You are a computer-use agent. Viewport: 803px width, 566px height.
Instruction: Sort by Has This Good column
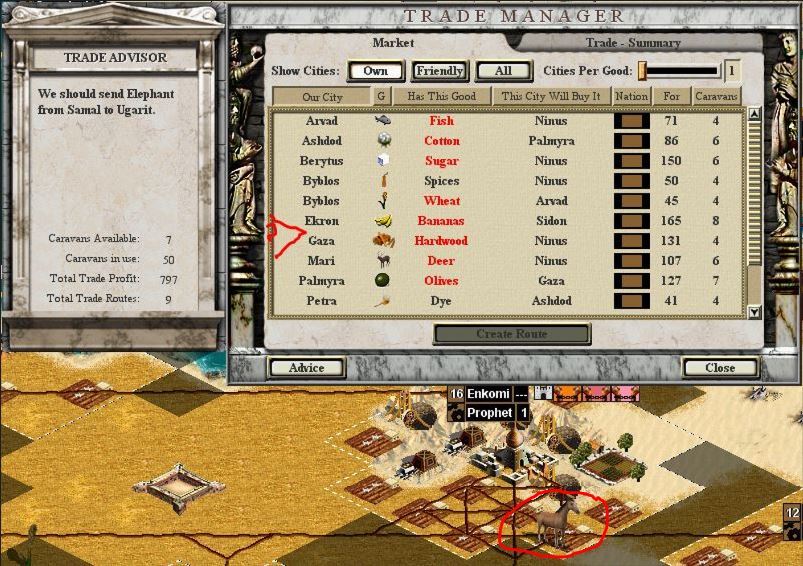coord(441,97)
